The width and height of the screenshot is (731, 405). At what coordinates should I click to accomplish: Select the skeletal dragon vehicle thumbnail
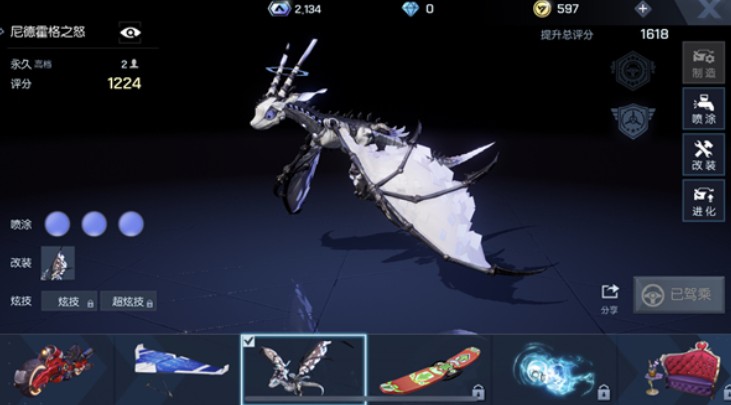(303, 367)
